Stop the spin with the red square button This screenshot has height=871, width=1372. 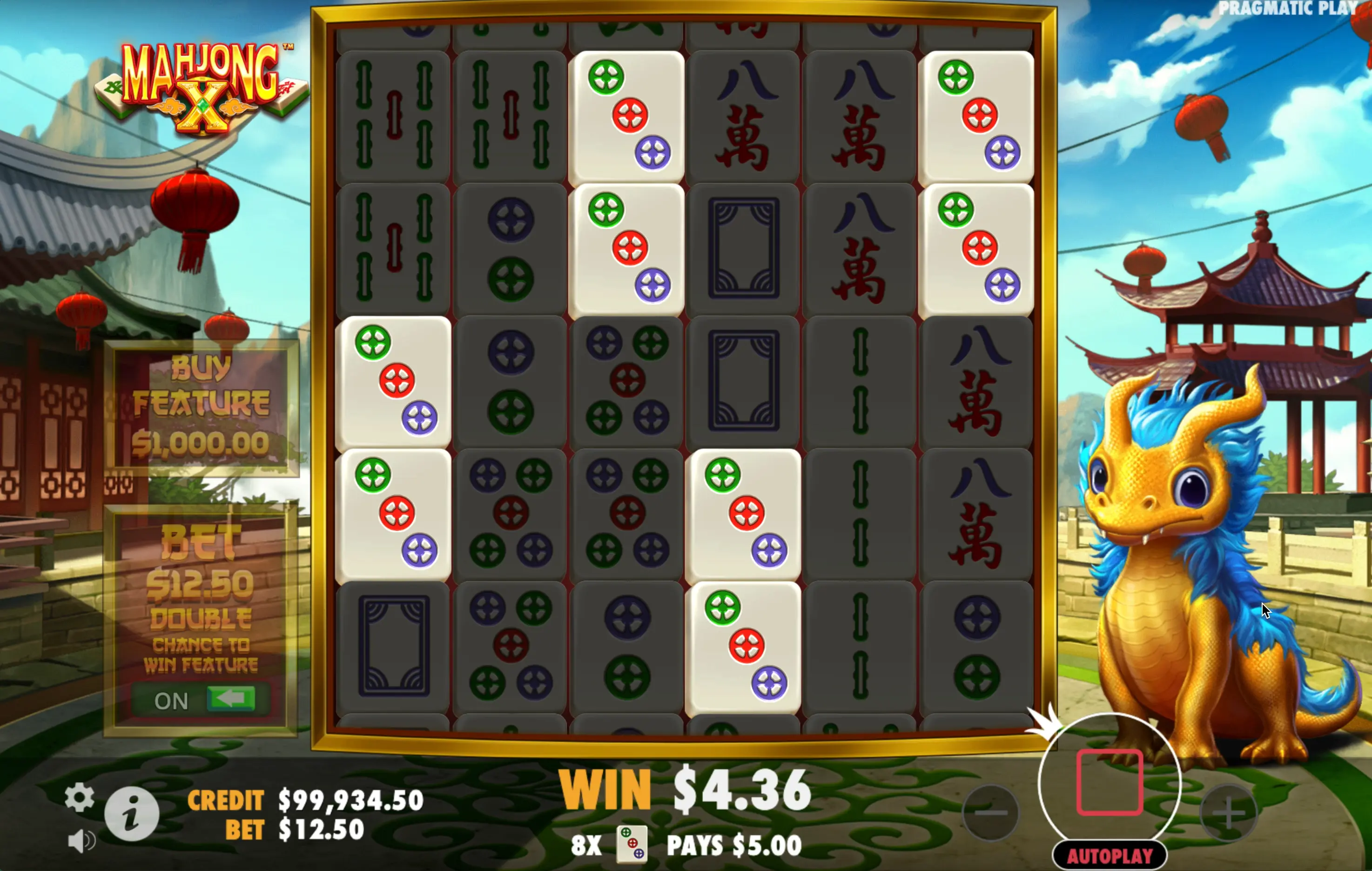(1109, 782)
